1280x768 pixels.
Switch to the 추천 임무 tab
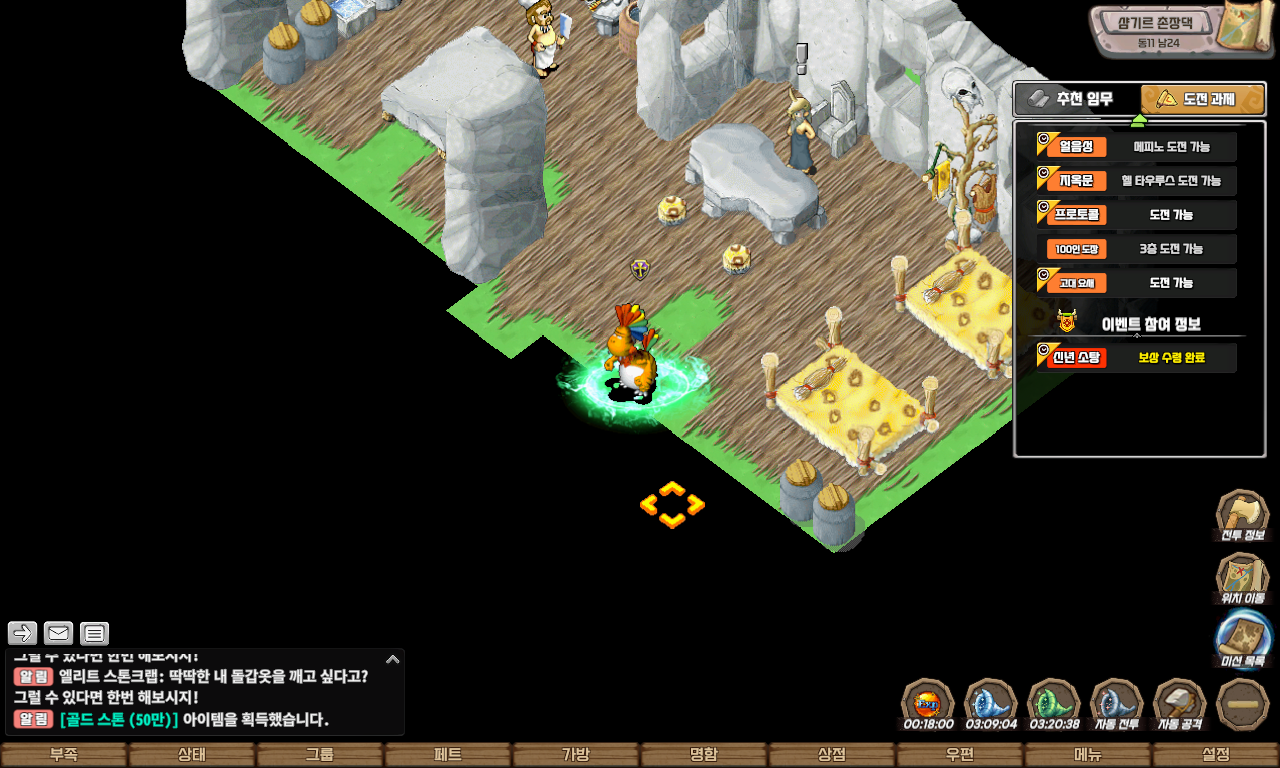[x=1077, y=99]
